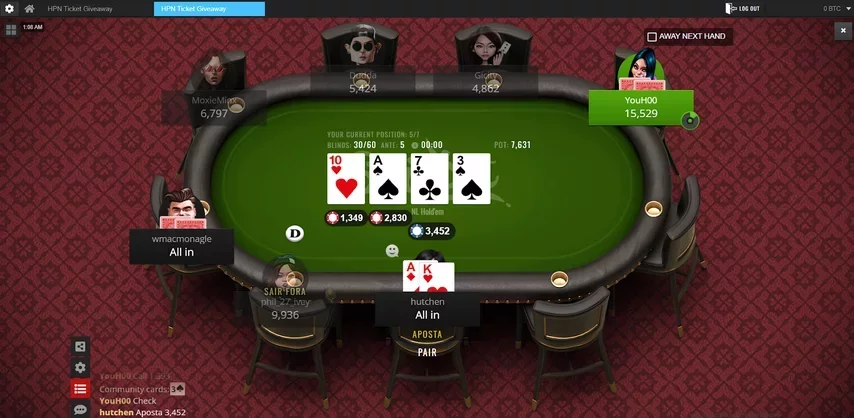Select hutchen's All in player panel
Image resolution: width=854 pixels, height=418 pixels.
pos(427,308)
